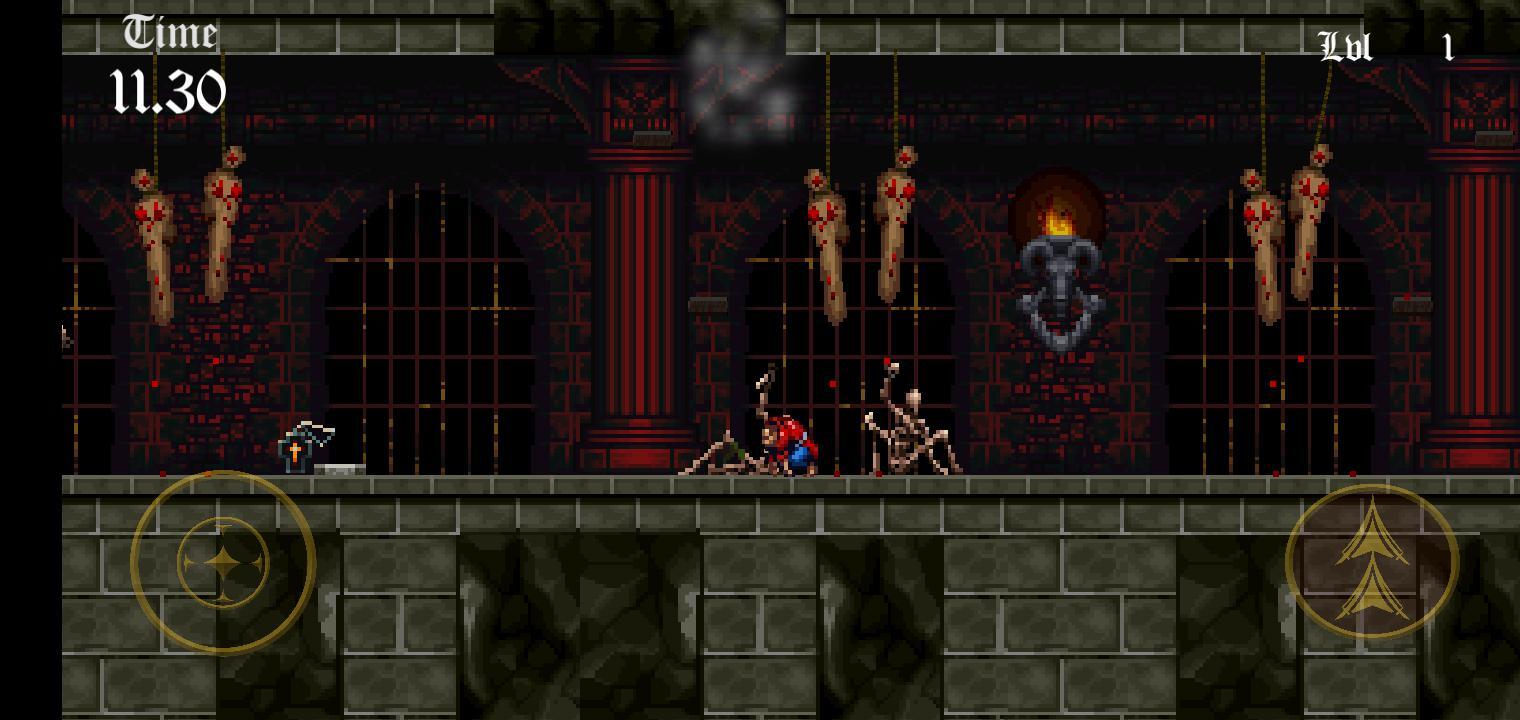Tap the Time label in the top left
The height and width of the screenshot is (720, 1520).
click(x=170, y=32)
